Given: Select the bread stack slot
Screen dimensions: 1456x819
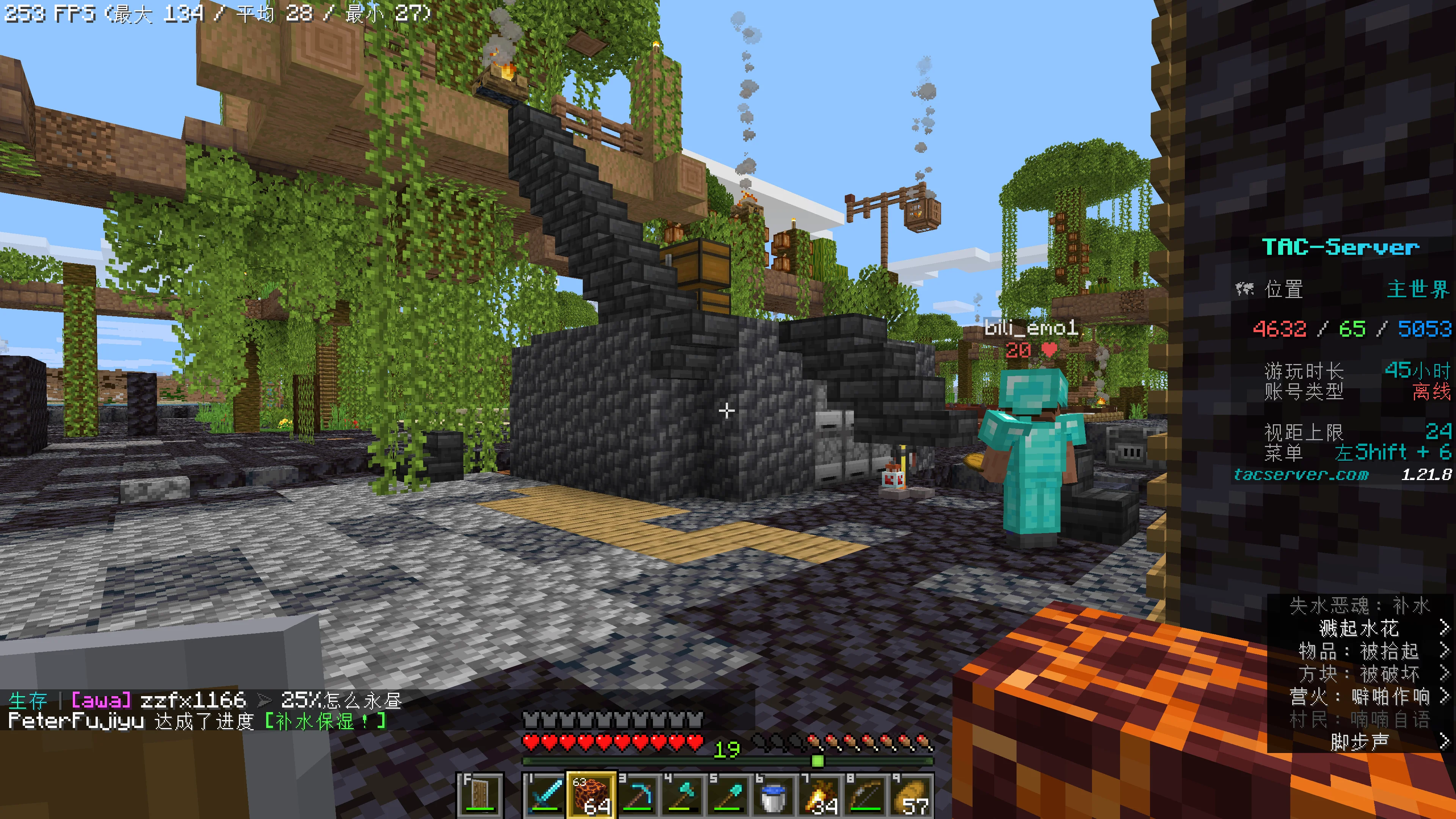Looking at the screenshot, I should coord(911,794).
